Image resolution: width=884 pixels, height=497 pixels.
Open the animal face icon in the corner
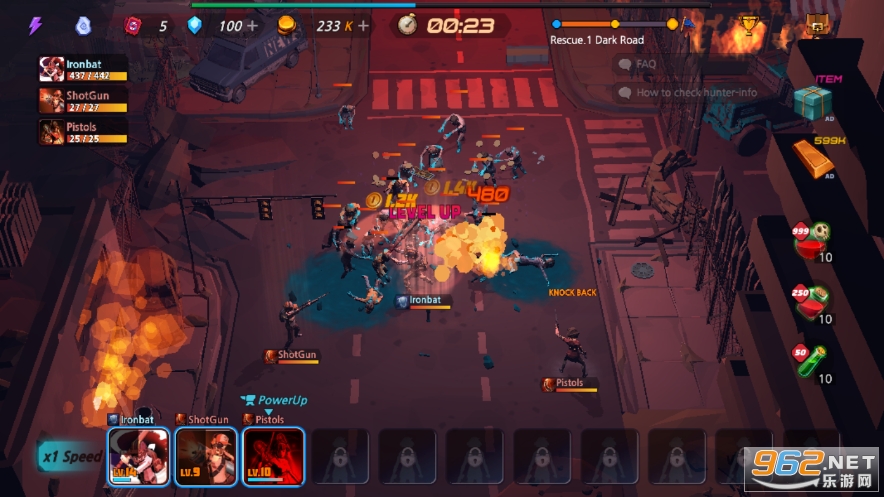(818, 25)
